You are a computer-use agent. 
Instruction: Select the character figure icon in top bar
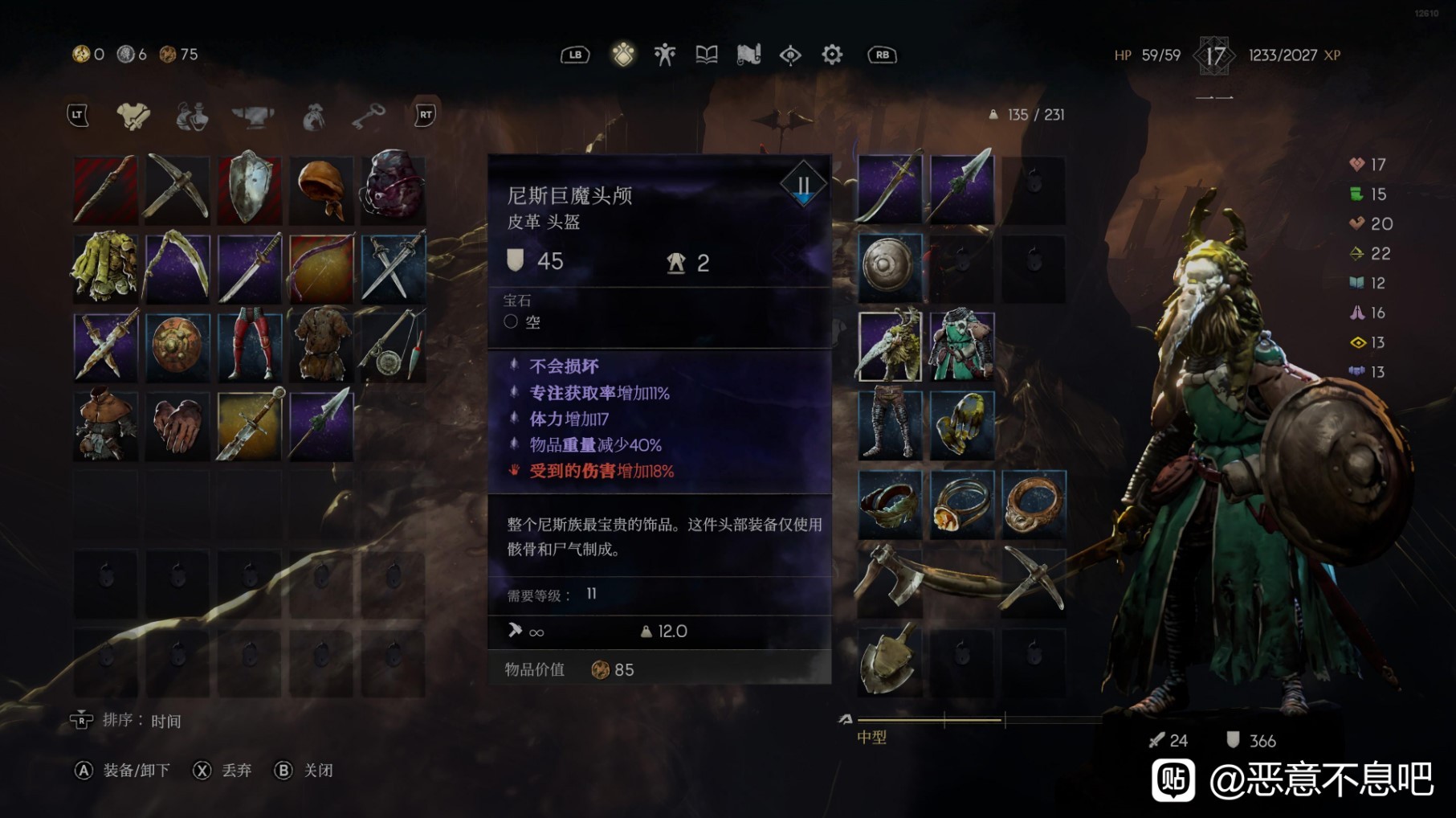click(663, 55)
